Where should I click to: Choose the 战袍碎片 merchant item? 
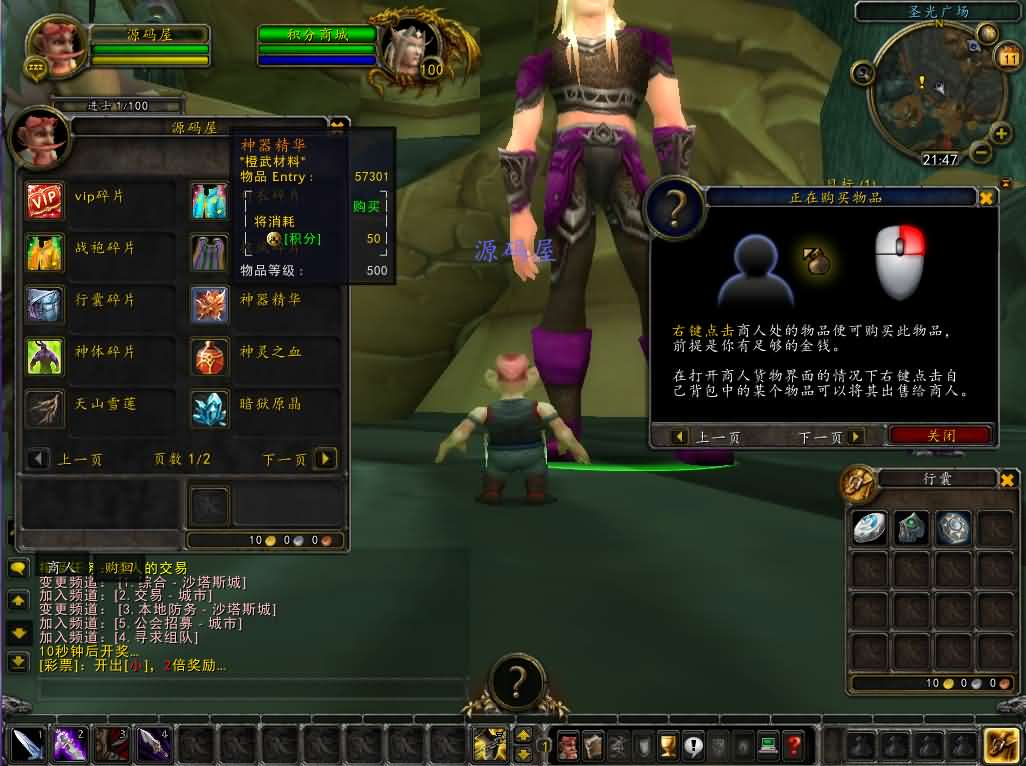coord(44,252)
